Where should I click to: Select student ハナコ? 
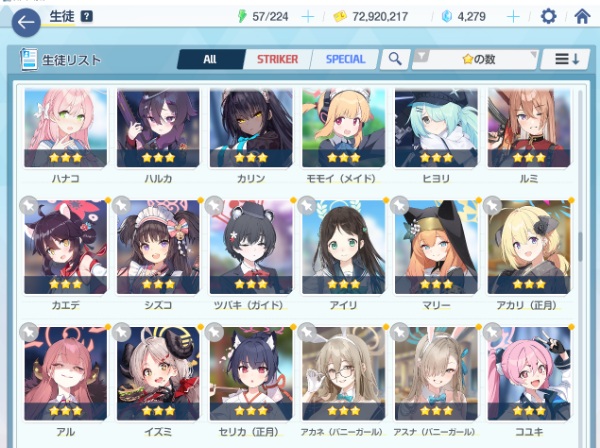(x=65, y=134)
